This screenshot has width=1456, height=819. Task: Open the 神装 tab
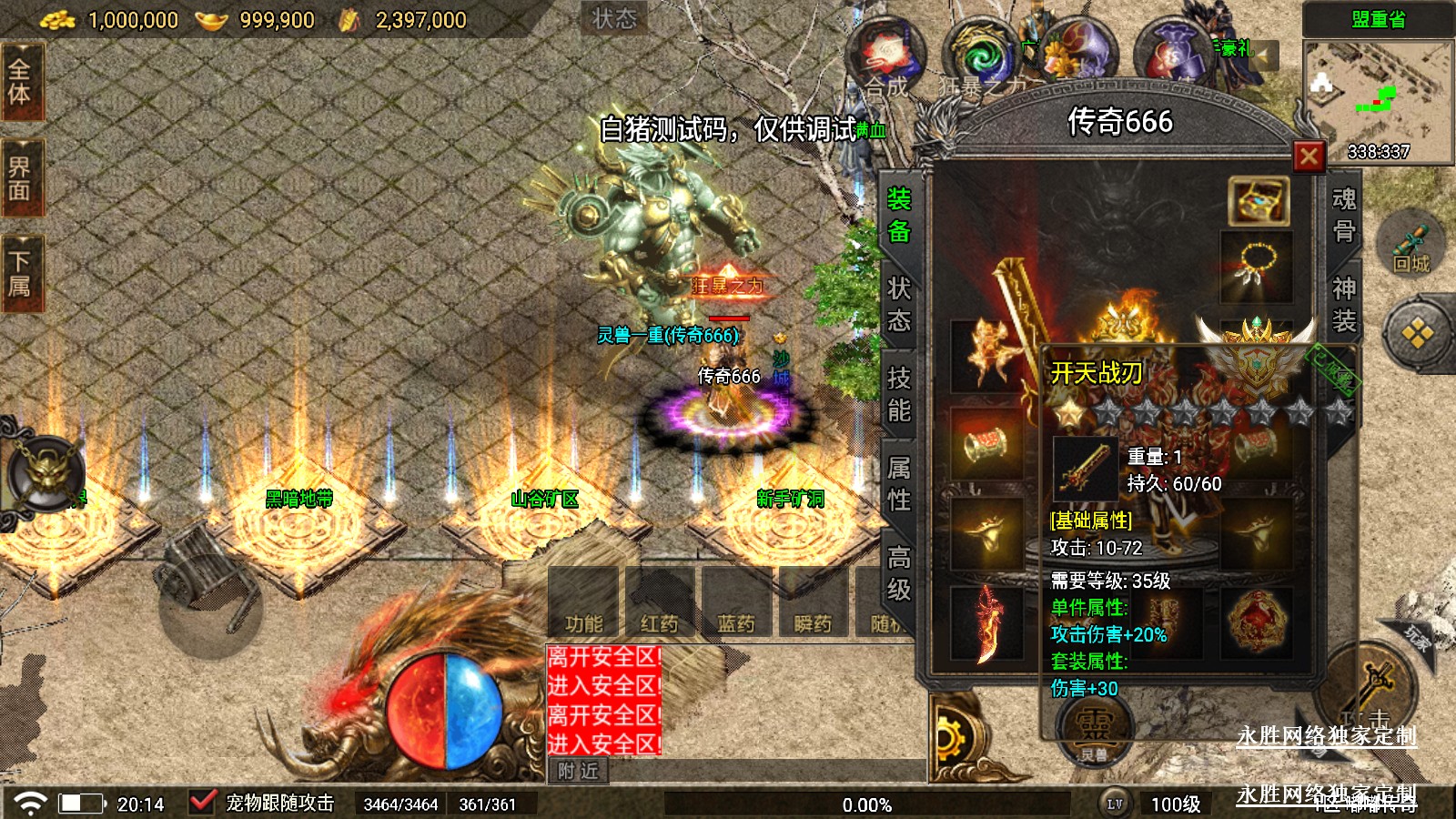click(x=1344, y=305)
